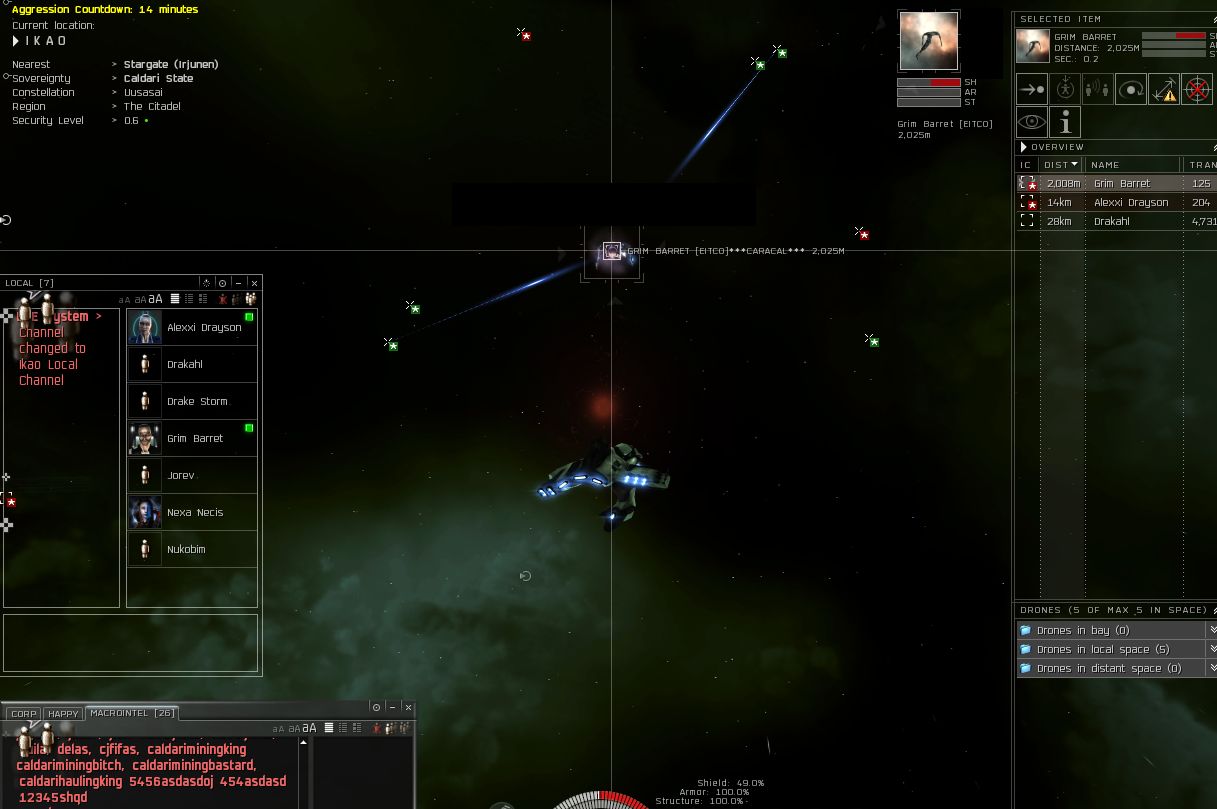Expand Drones in distant space group
1217x809 pixels.
click(1108, 669)
